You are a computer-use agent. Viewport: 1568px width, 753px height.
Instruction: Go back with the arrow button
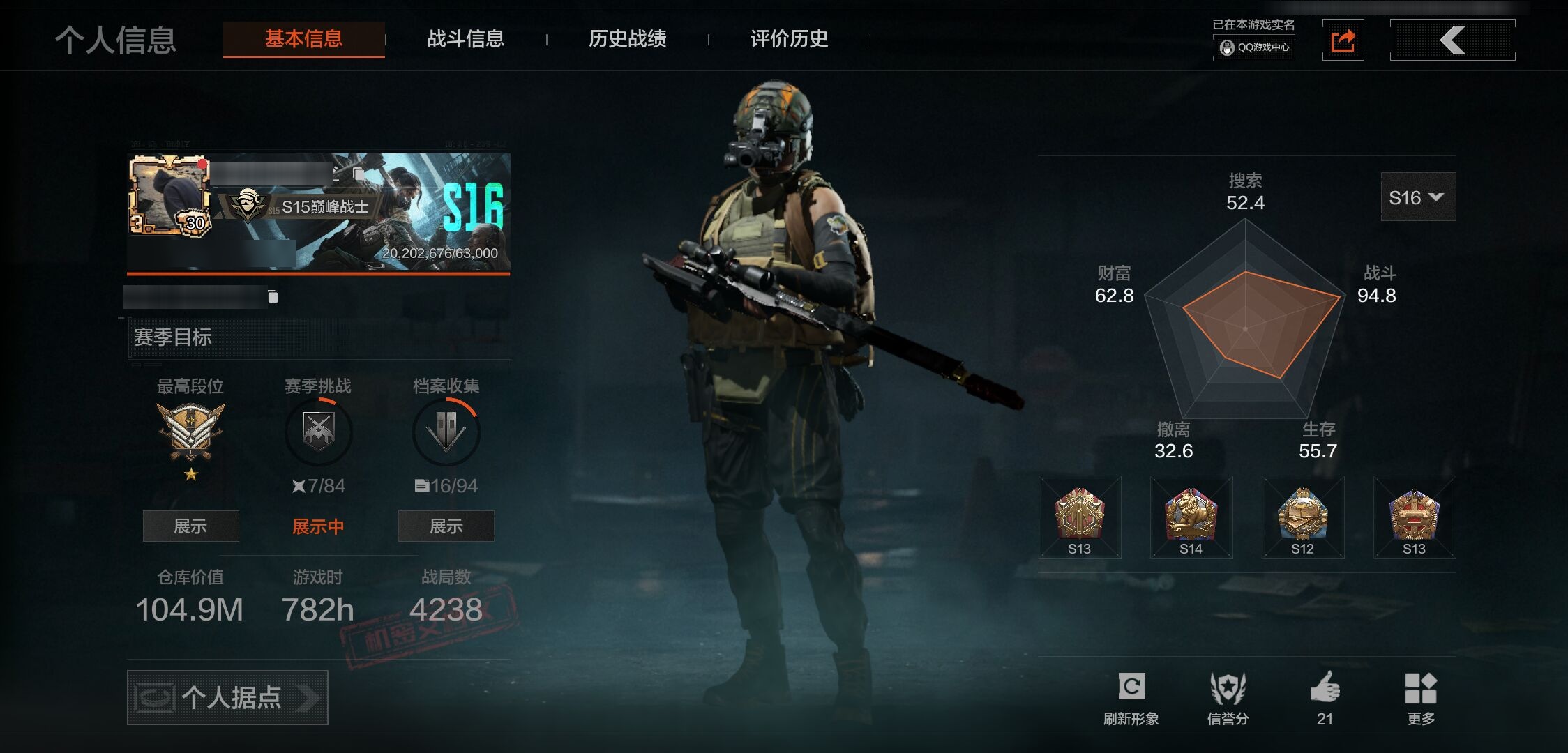pyautogui.click(x=1452, y=40)
